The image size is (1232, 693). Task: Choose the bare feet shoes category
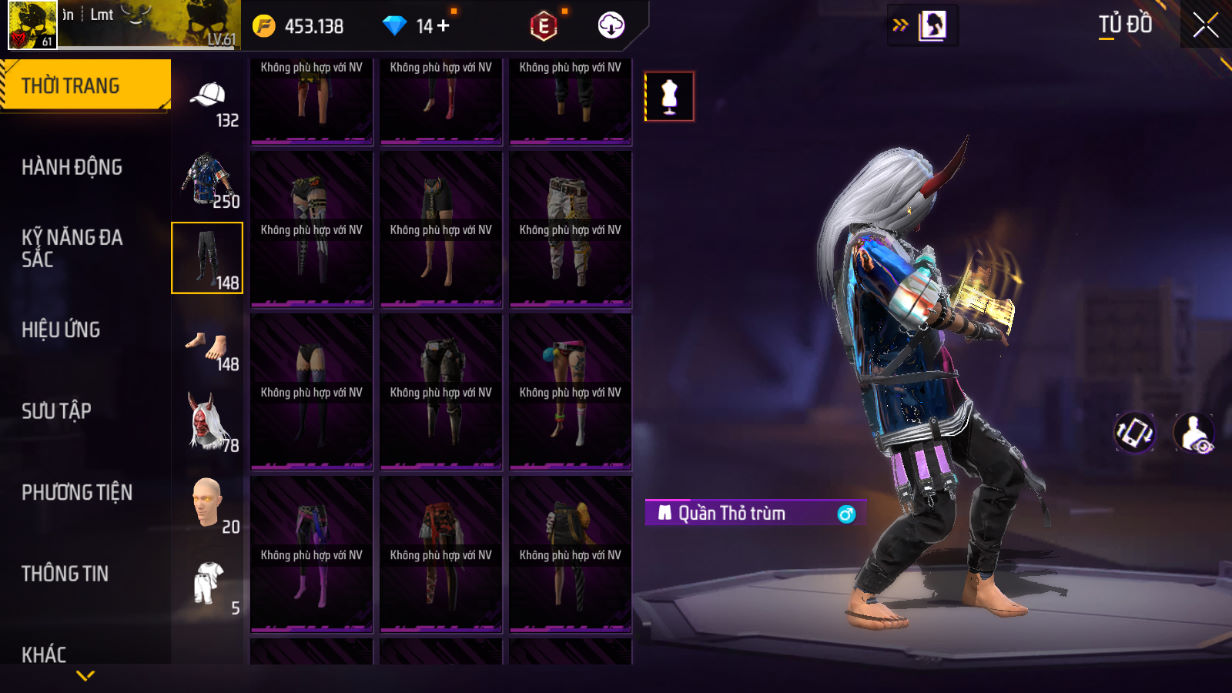[208, 348]
